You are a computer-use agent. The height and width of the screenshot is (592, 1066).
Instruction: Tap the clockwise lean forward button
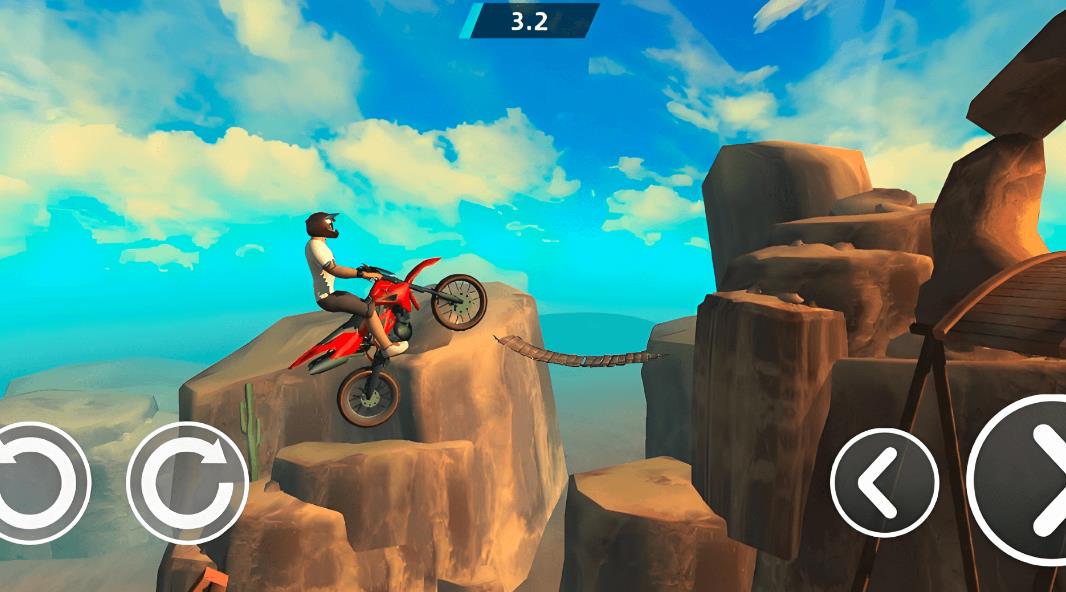(x=187, y=483)
